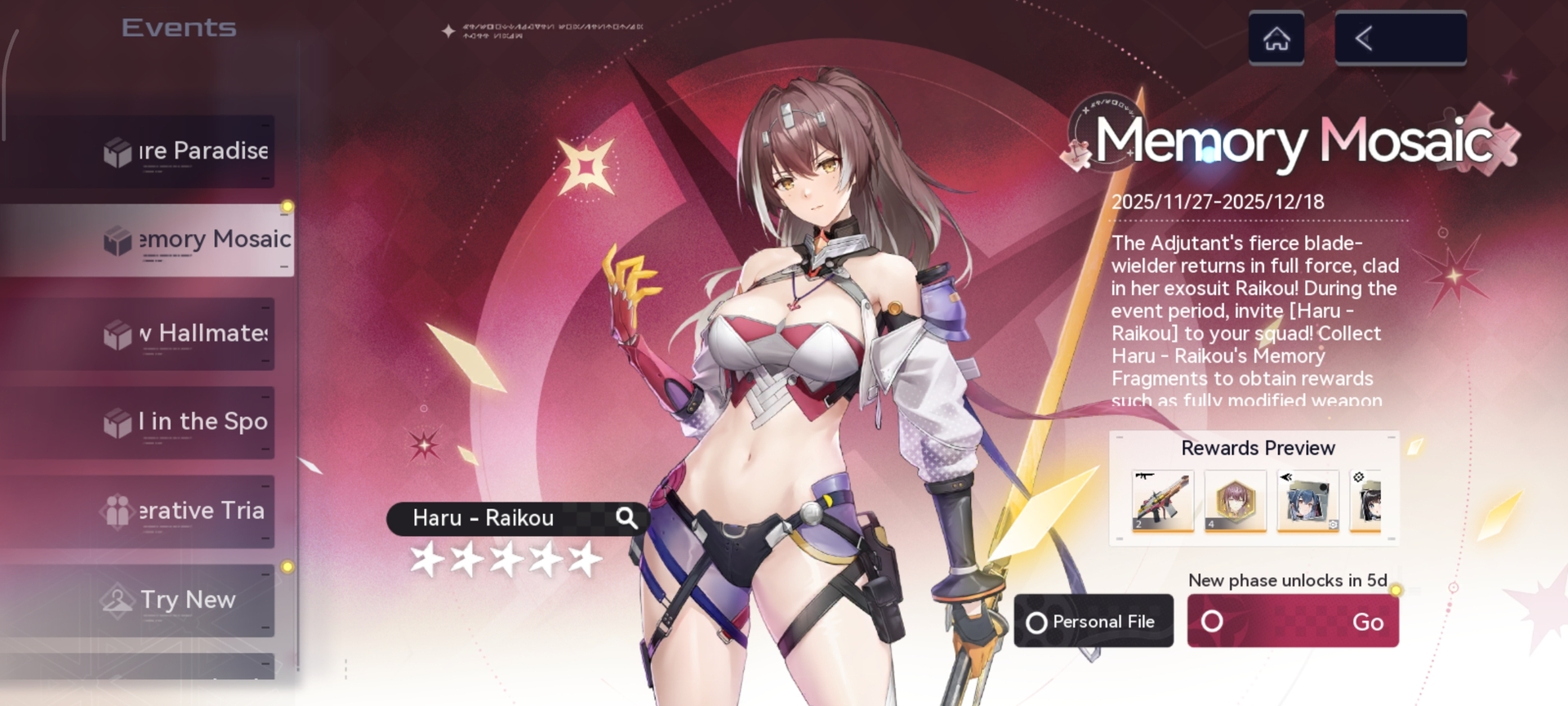The width and height of the screenshot is (1568, 706).
Task: Click the red Go button
Action: (1292, 622)
